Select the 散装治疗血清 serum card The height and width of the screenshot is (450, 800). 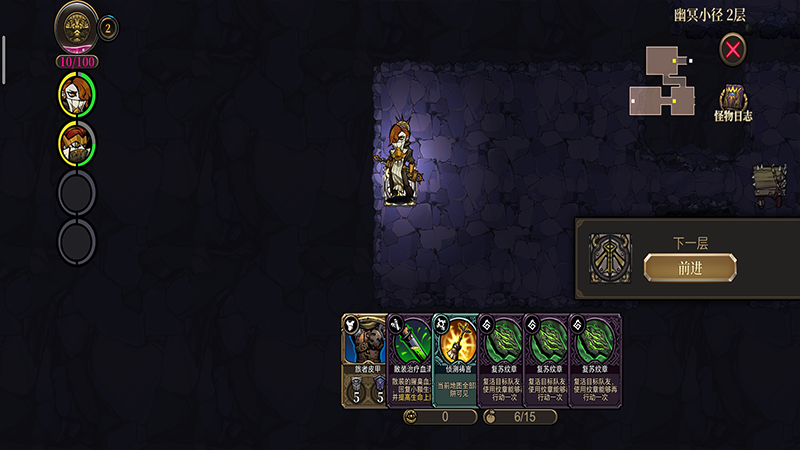coord(408,360)
